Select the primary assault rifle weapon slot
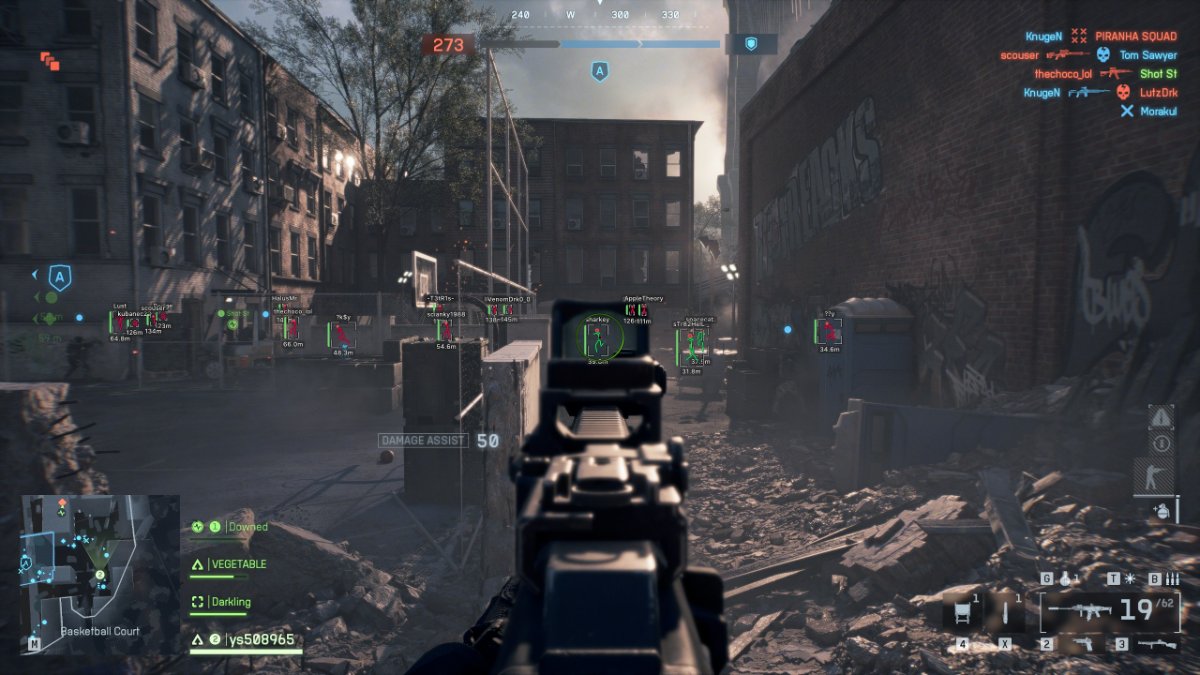The width and height of the screenshot is (1200, 675). (x=1109, y=611)
